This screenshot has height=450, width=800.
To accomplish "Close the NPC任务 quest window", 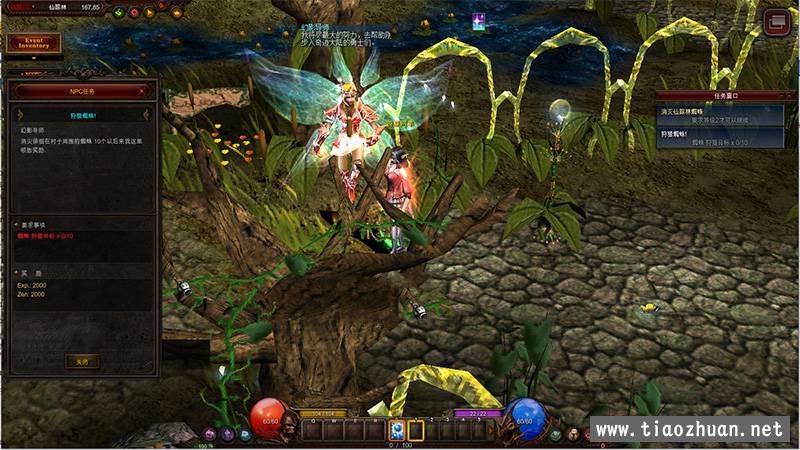I will (142, 90).
